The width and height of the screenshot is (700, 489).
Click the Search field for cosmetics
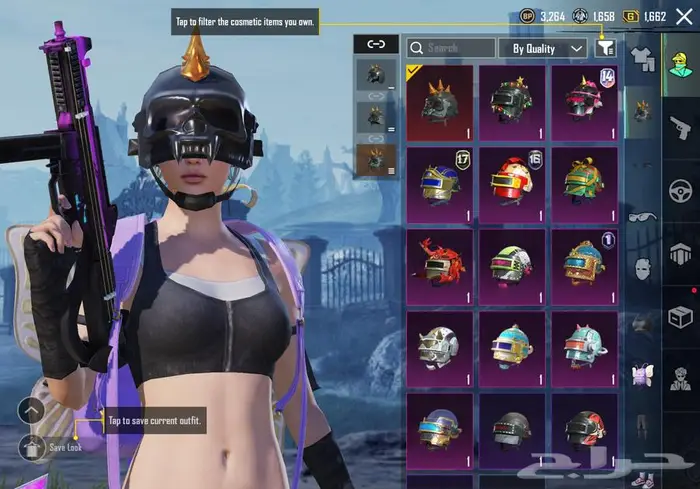click(x=451, y=48)
